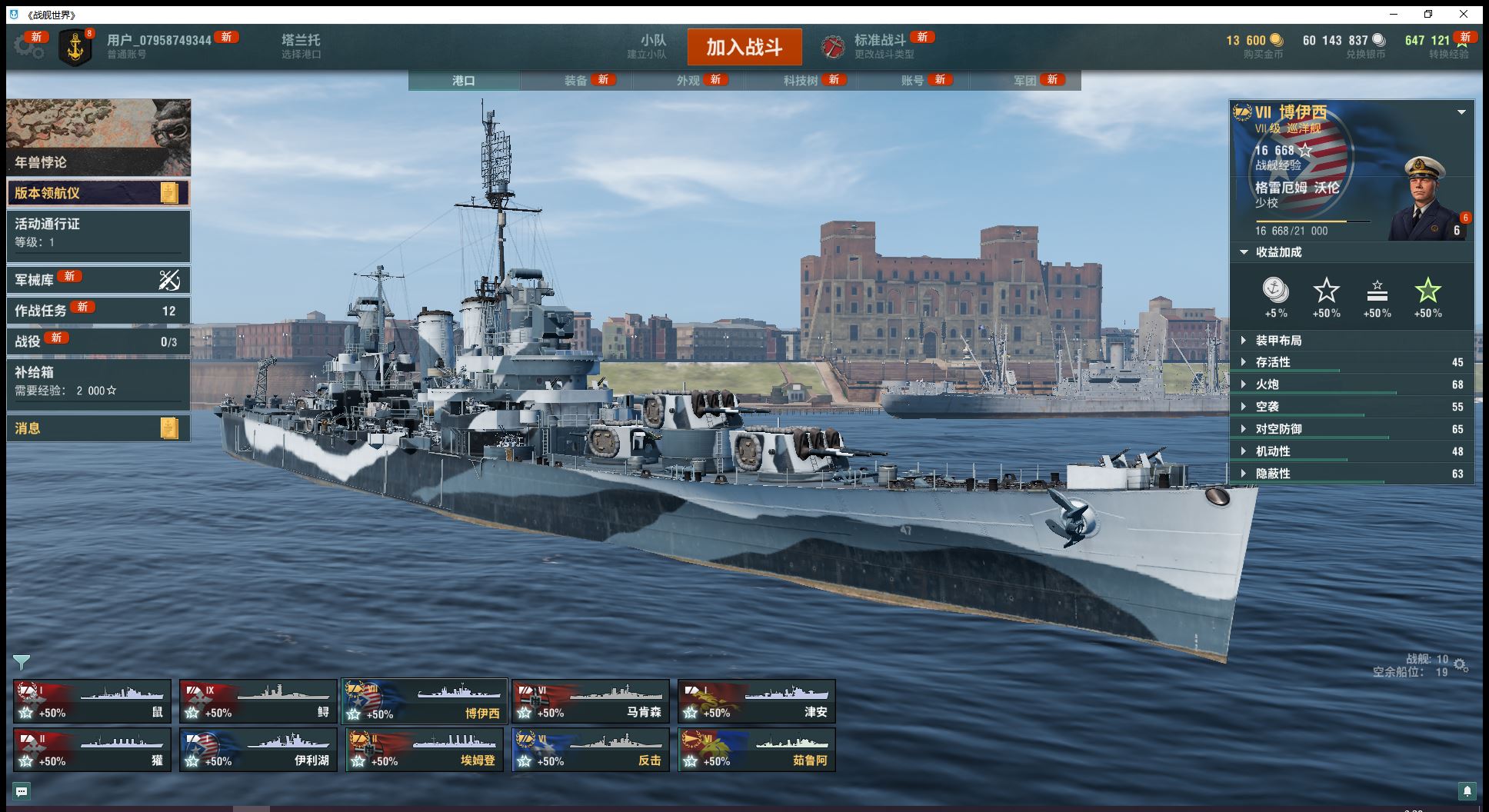Select the 伊利湖 ship in carousel

point(258,750)
